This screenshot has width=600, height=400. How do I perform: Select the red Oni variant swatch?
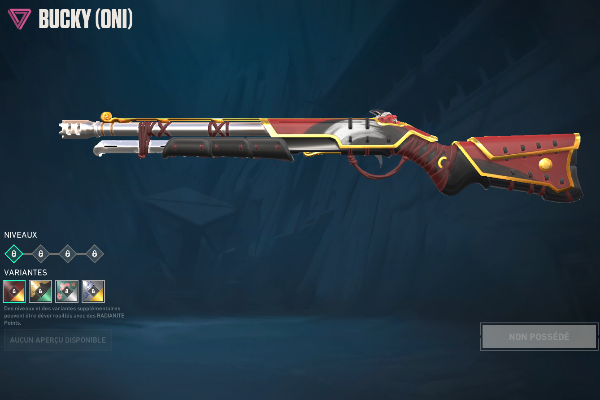14,291
